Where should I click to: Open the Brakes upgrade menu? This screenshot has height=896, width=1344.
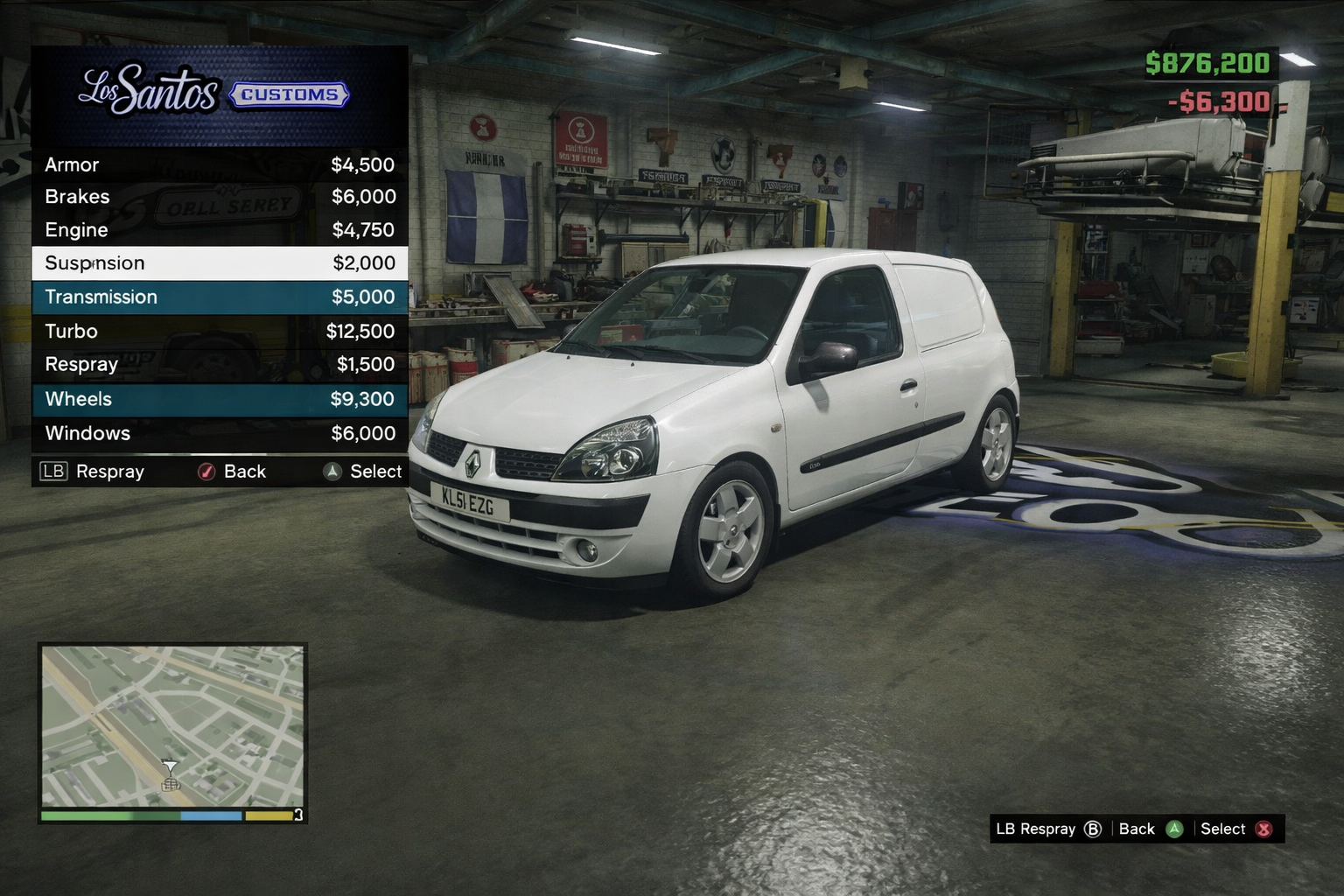pos(219,197)
